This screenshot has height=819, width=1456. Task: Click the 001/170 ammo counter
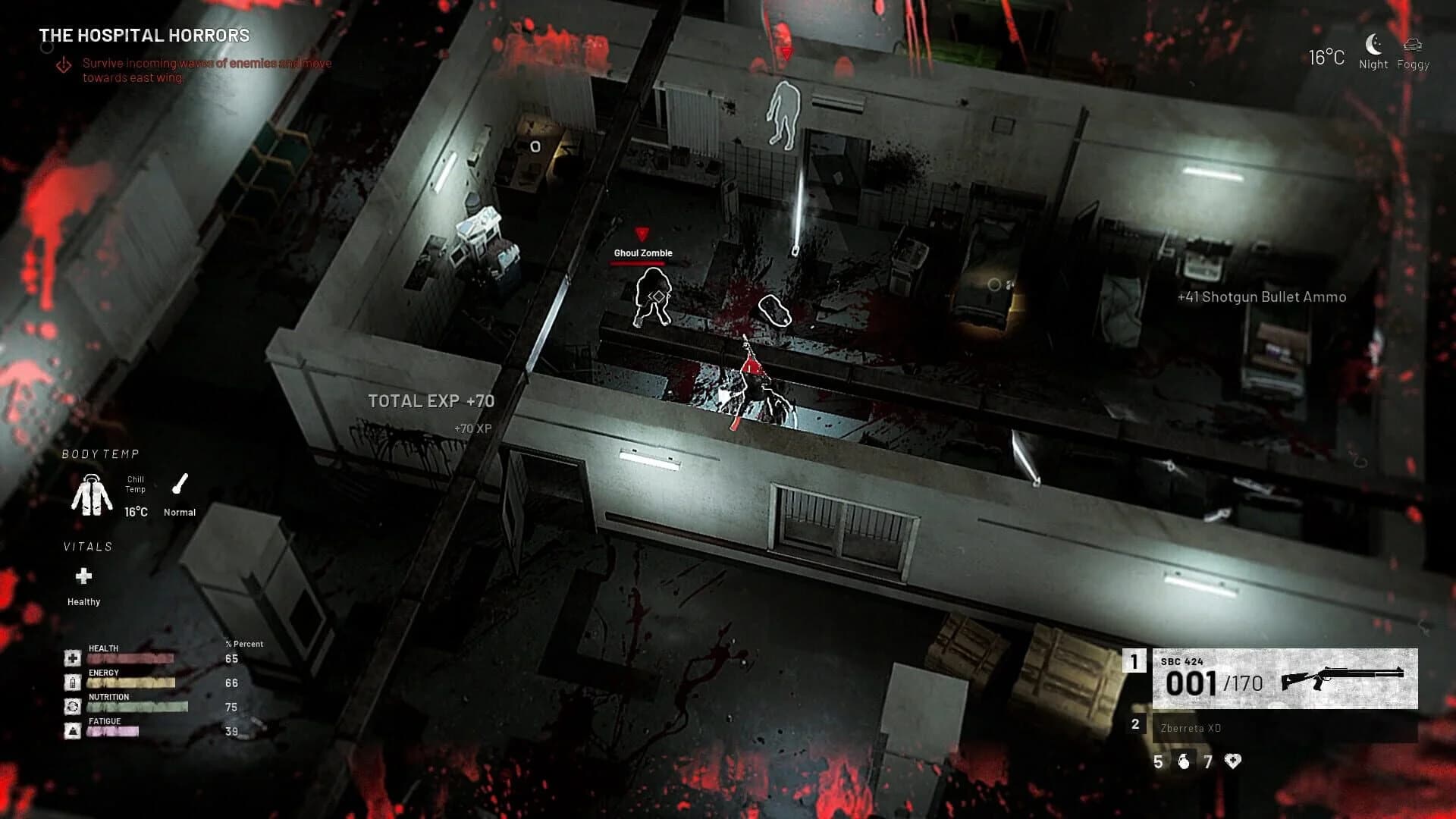tap(1213, 682)
